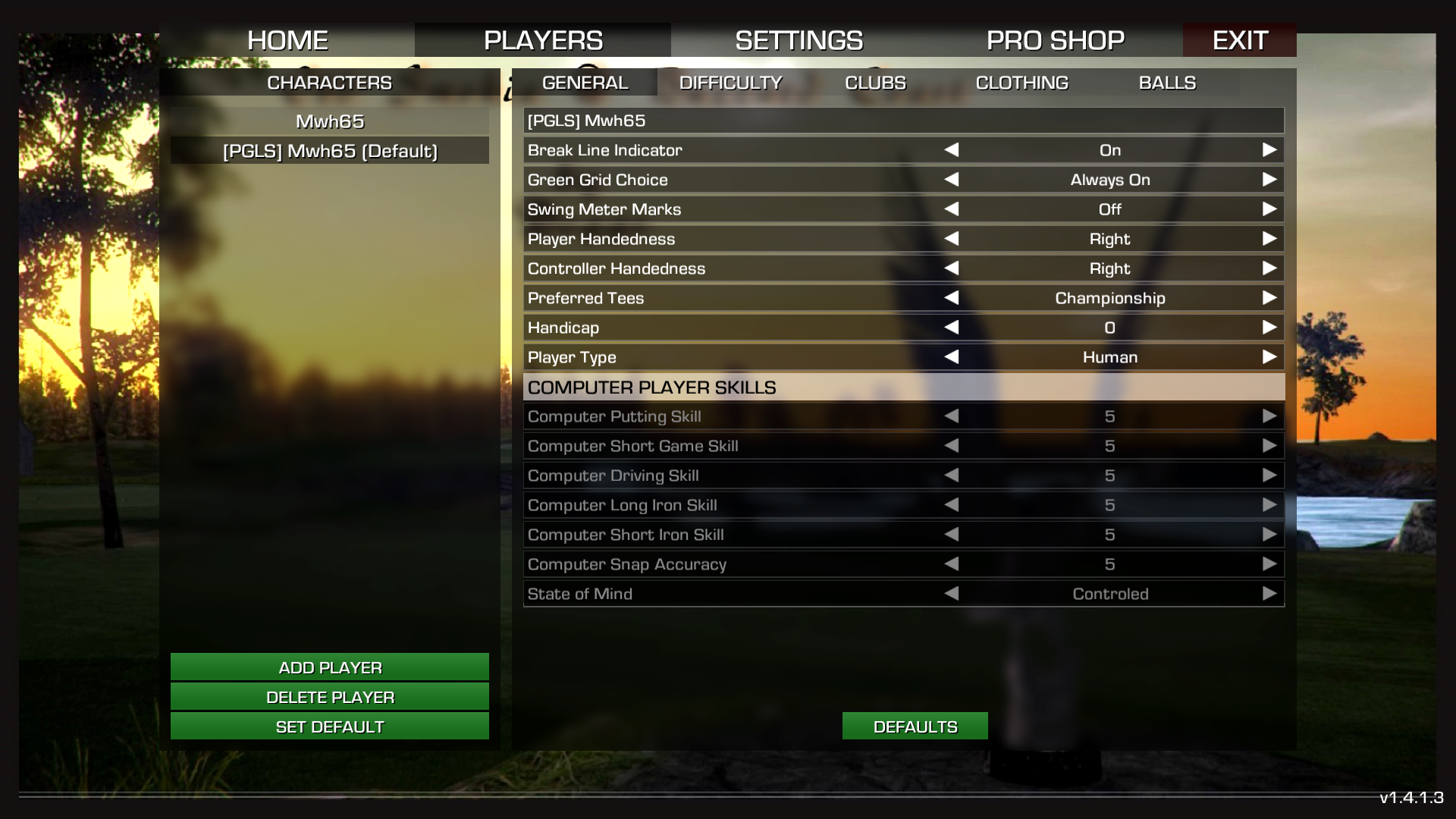Click the left arrow for Green Grid Choice
Viewport: 1456px width, 819px height.
(952, 180)
